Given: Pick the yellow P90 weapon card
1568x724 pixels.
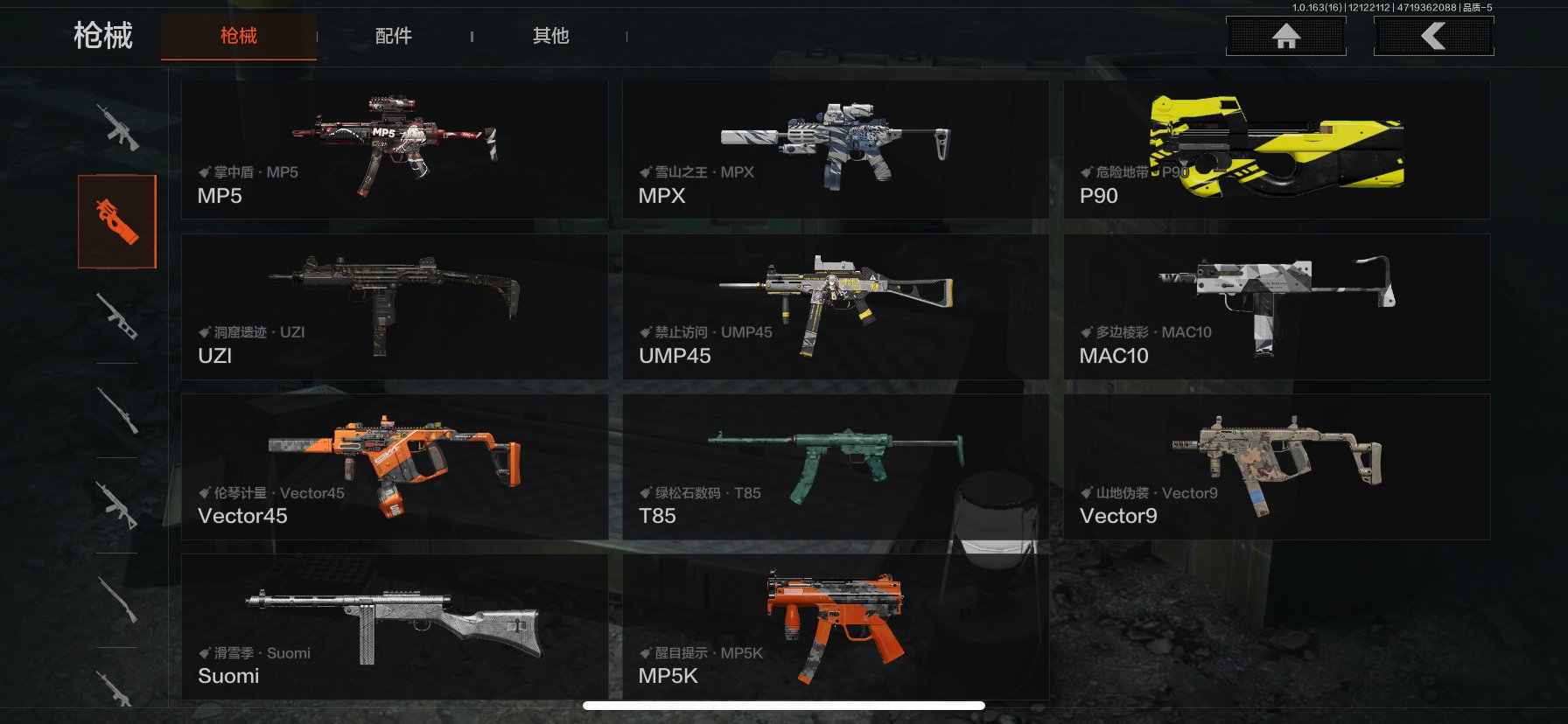Looking at the screenshot, I should tap(1276, 150).
